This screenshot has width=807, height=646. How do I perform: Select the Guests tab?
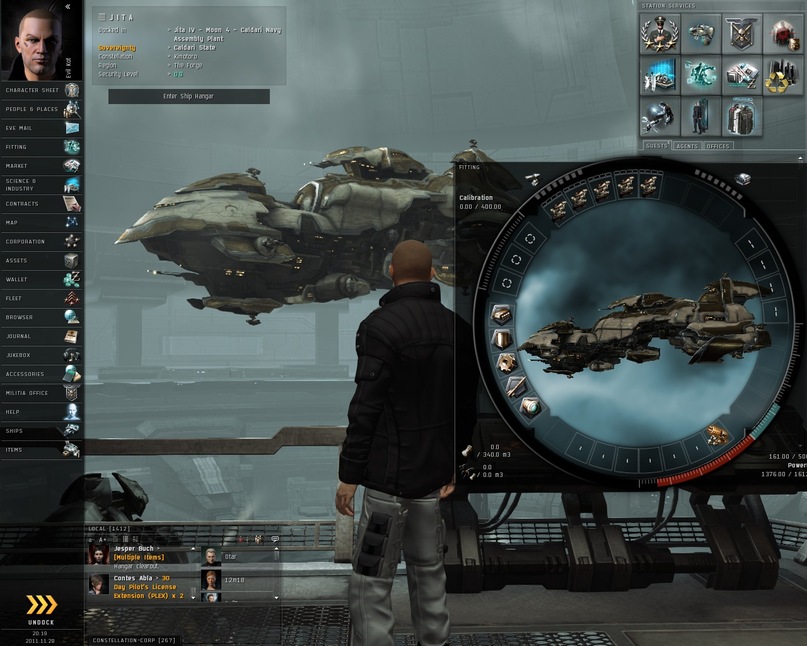tap(656, 146)
